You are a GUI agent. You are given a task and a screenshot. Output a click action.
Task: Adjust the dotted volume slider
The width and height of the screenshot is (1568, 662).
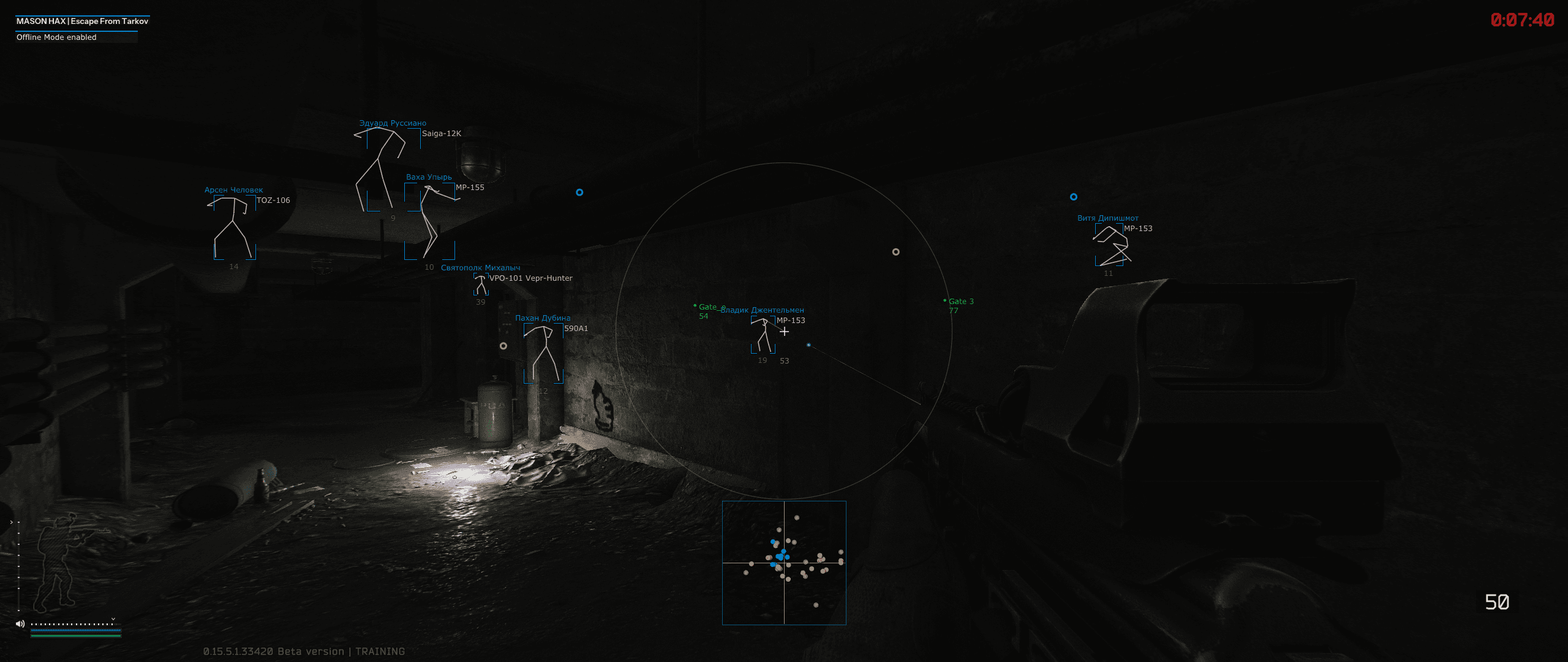pyautogui.click(x=72, y=623)
